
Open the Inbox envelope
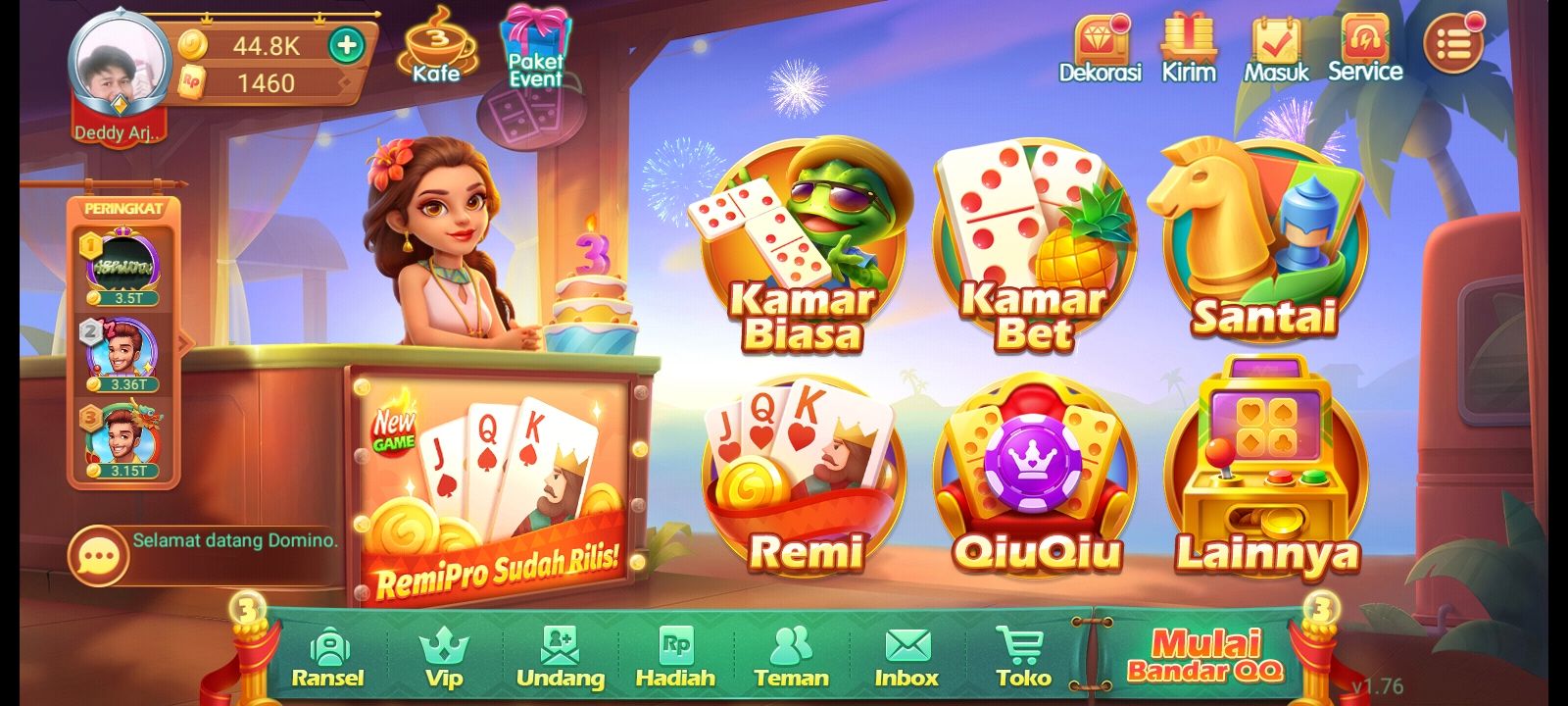906,647
